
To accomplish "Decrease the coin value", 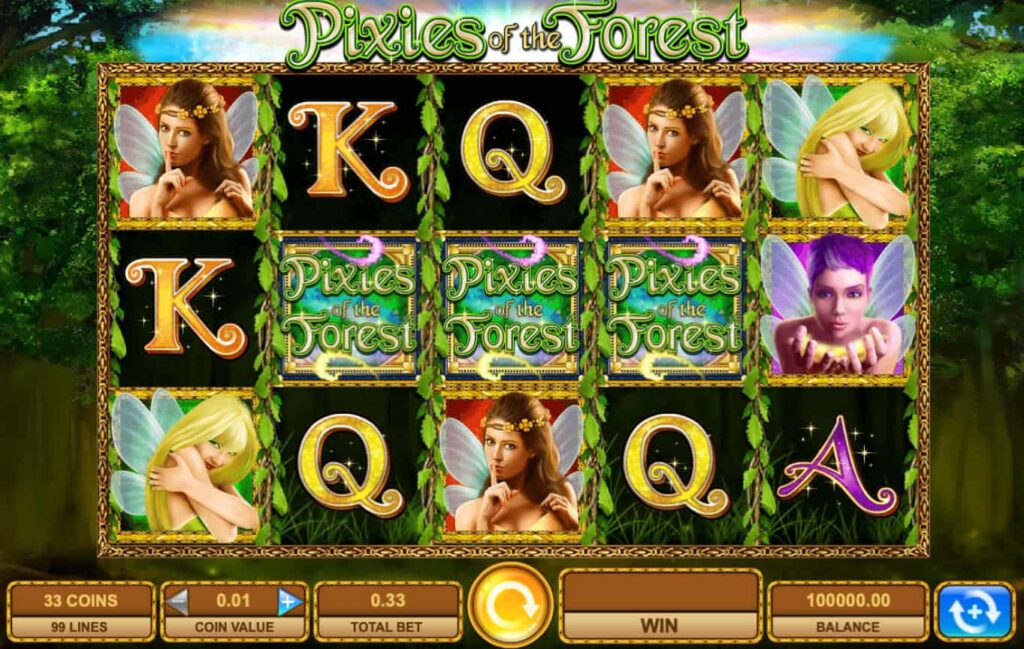I will [x=177, y=601].
